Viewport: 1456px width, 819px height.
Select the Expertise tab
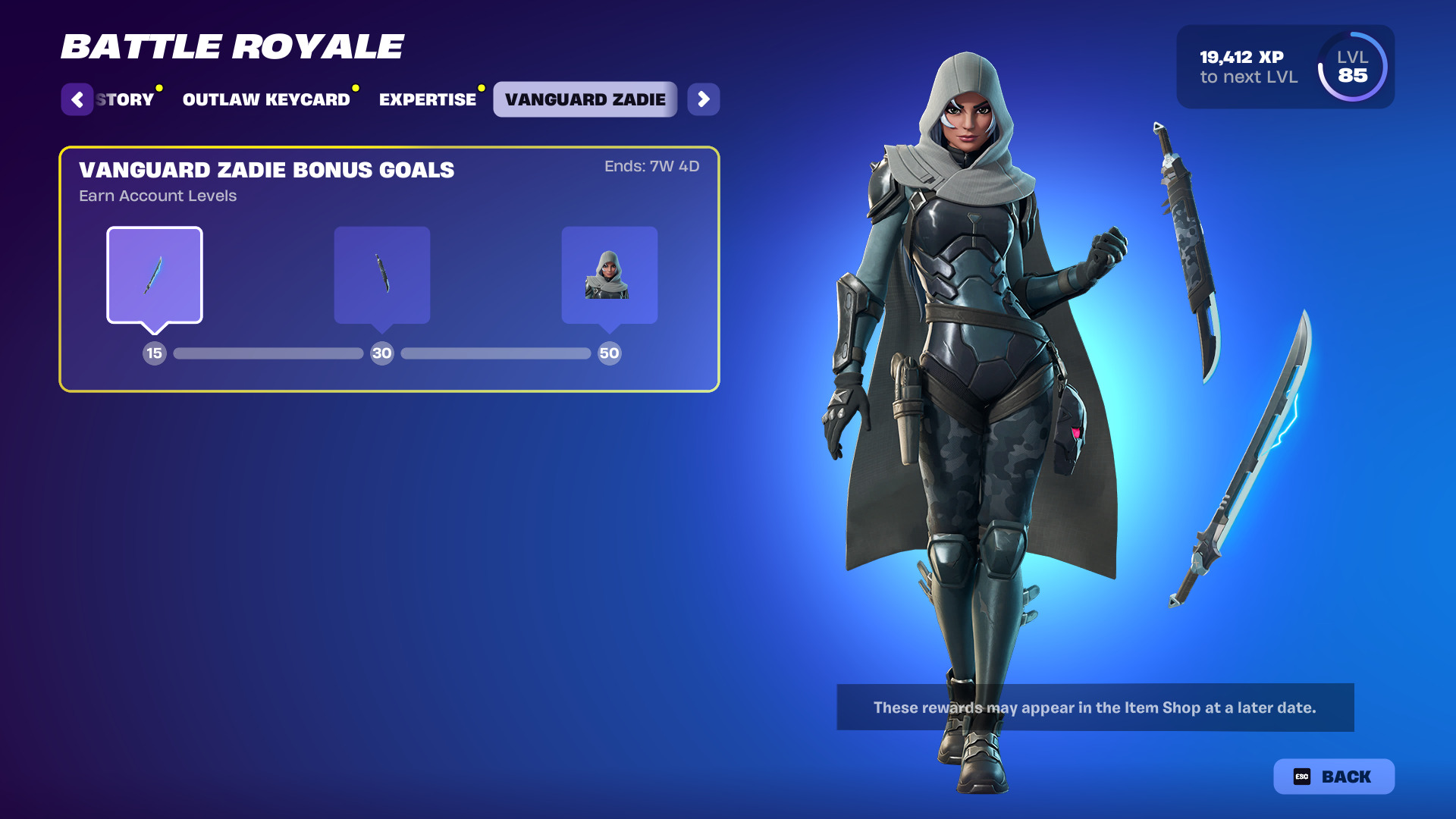tap(428, 99)
